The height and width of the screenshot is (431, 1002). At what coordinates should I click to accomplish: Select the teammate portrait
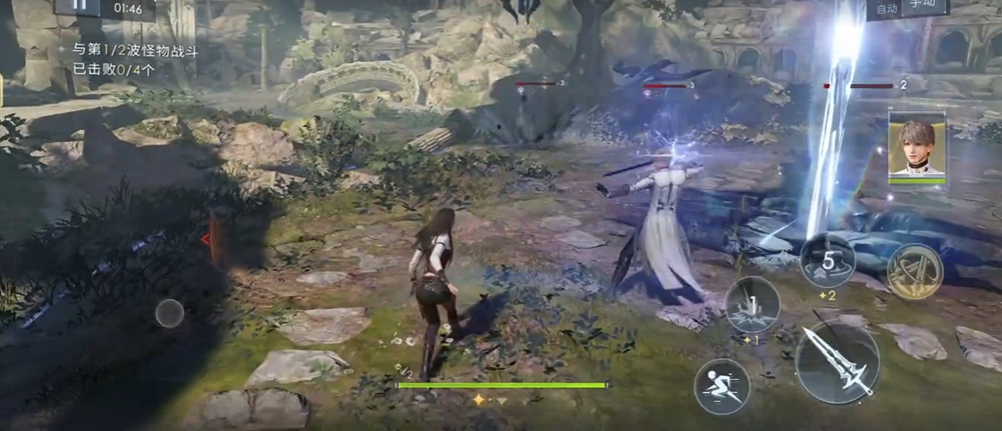(917, 146)
